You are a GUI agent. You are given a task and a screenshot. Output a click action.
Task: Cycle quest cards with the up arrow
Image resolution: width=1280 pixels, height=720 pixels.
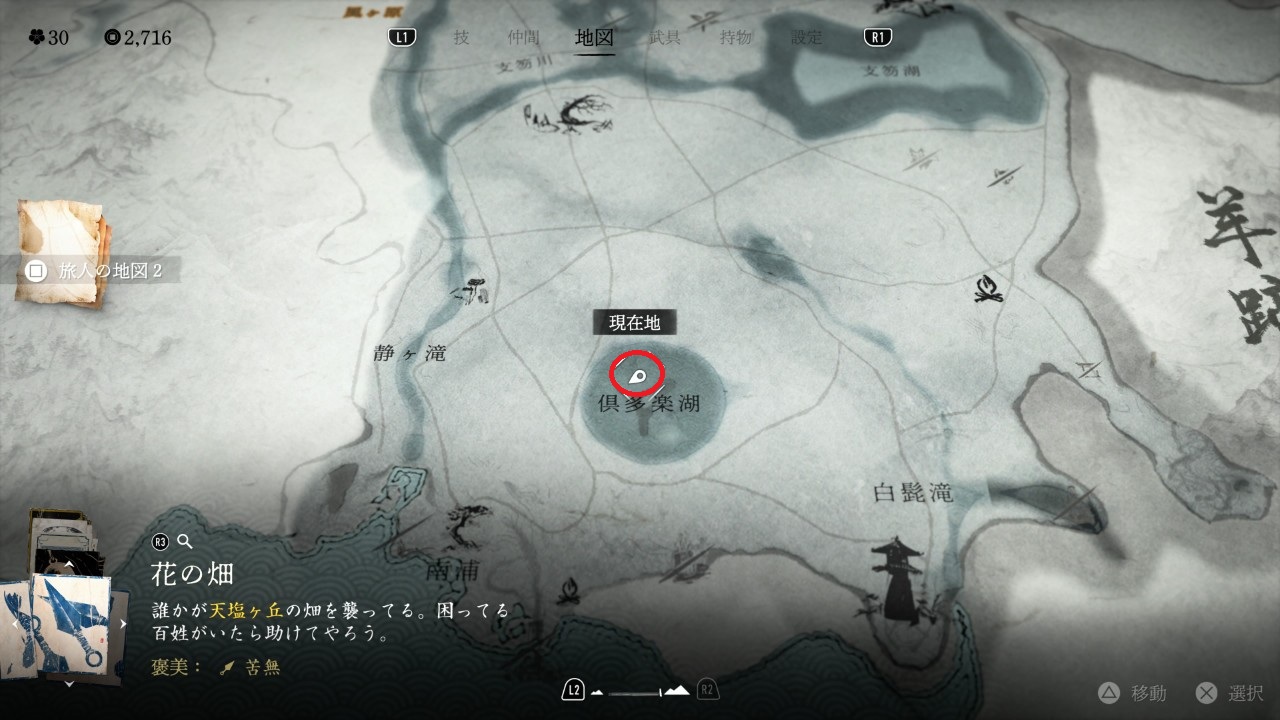(x=68, y=563)
